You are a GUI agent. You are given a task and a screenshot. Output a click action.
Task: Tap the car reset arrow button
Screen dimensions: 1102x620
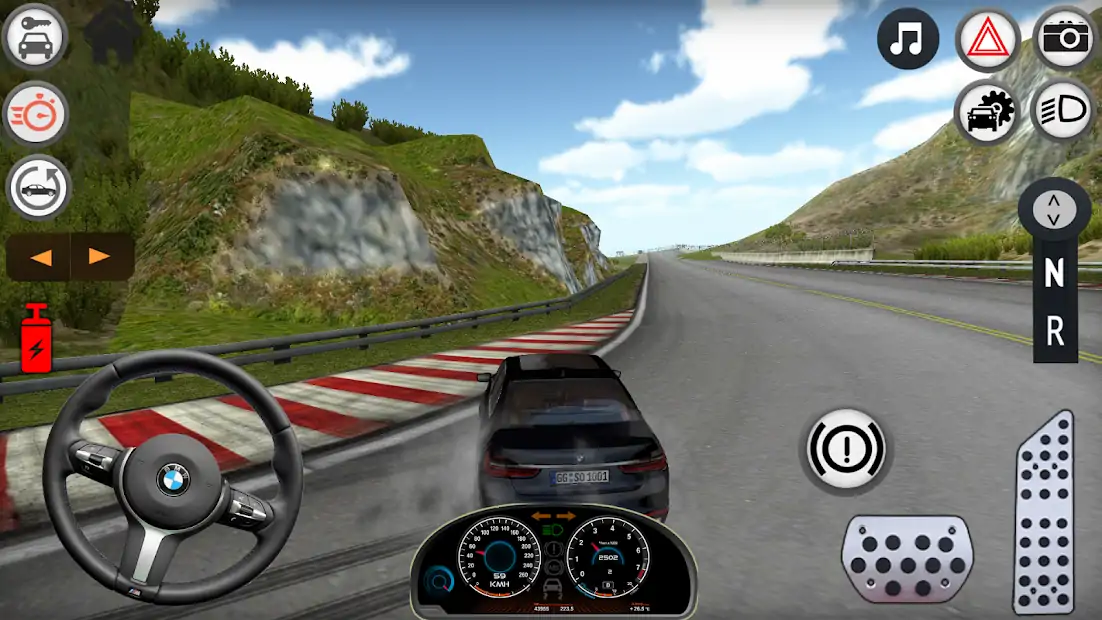(38, 187)
